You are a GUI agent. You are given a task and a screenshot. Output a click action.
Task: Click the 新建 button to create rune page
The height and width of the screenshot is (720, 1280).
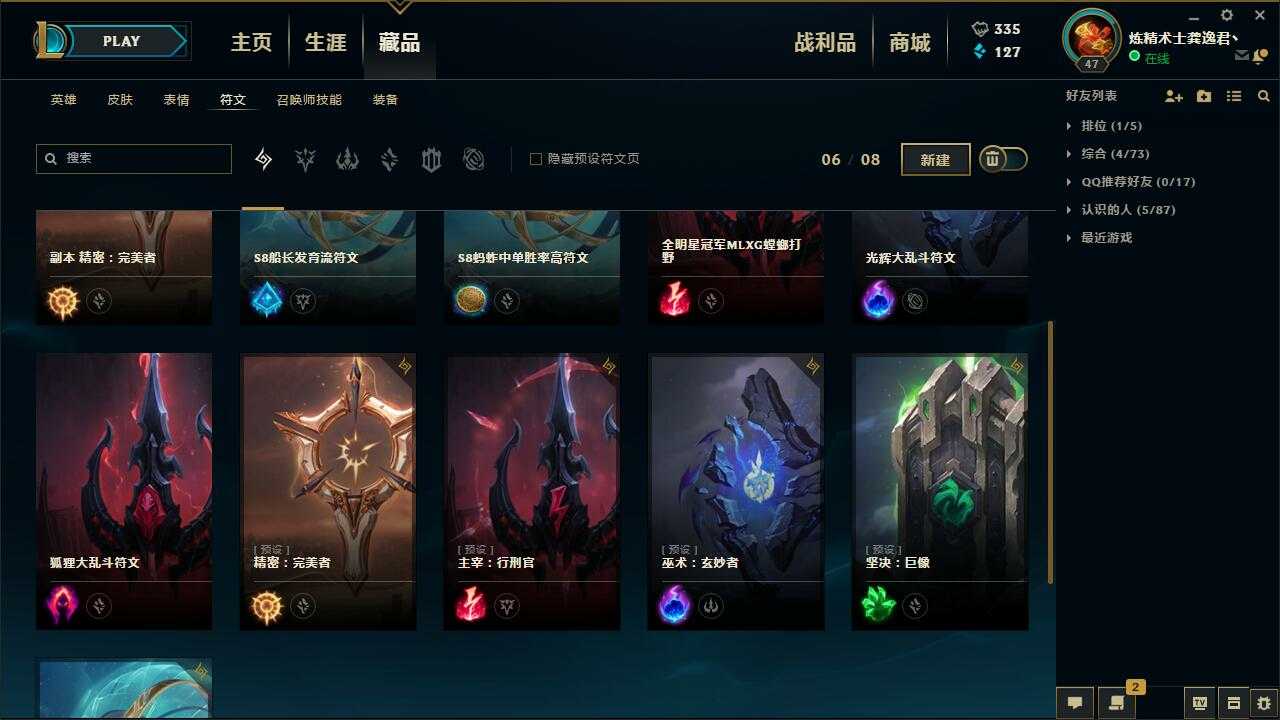935,159
